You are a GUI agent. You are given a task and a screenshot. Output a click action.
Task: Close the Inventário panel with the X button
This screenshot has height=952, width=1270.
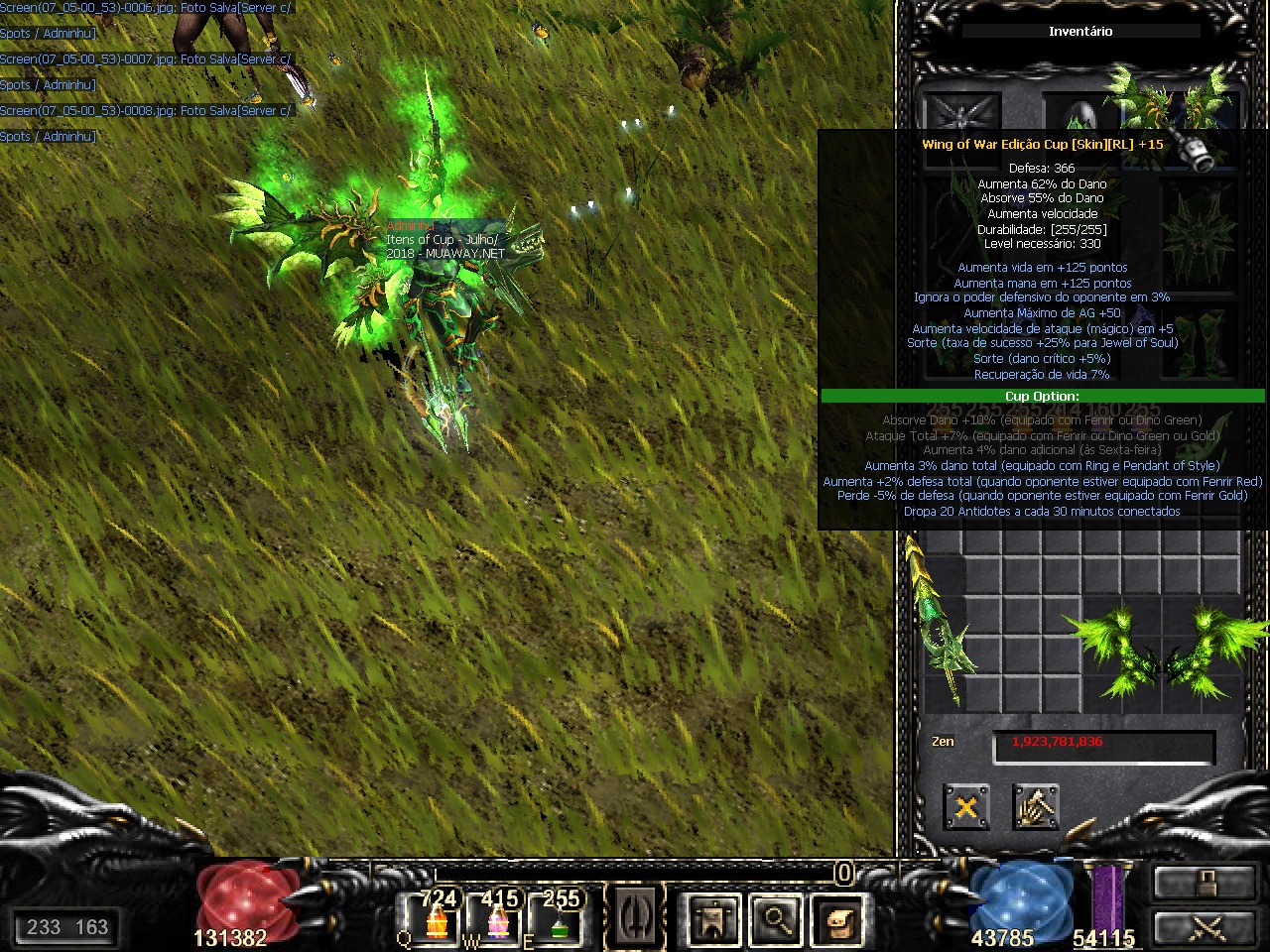[x=965, y=806]
